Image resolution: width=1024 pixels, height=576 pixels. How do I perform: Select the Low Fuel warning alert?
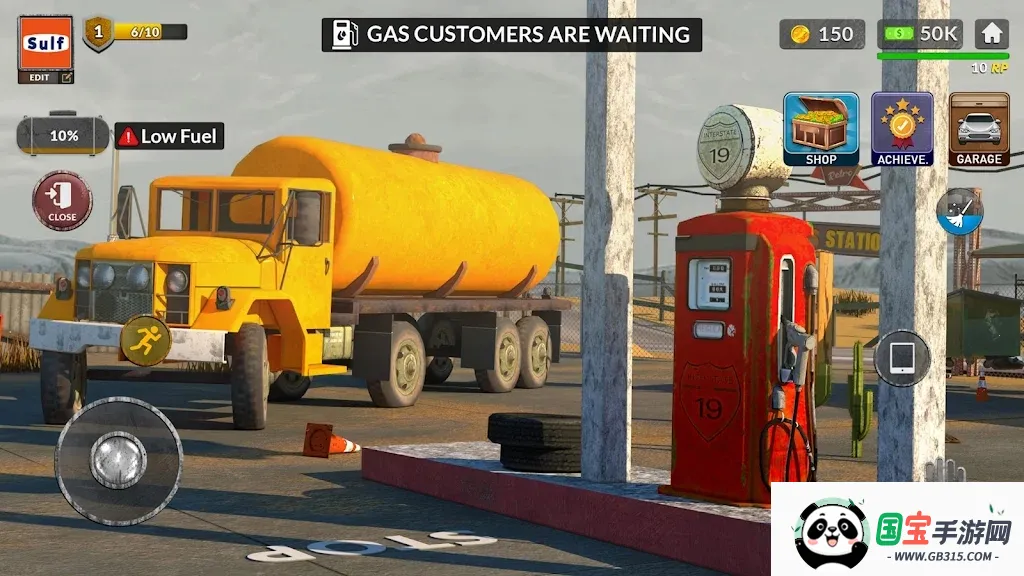(x=169, y=137)
